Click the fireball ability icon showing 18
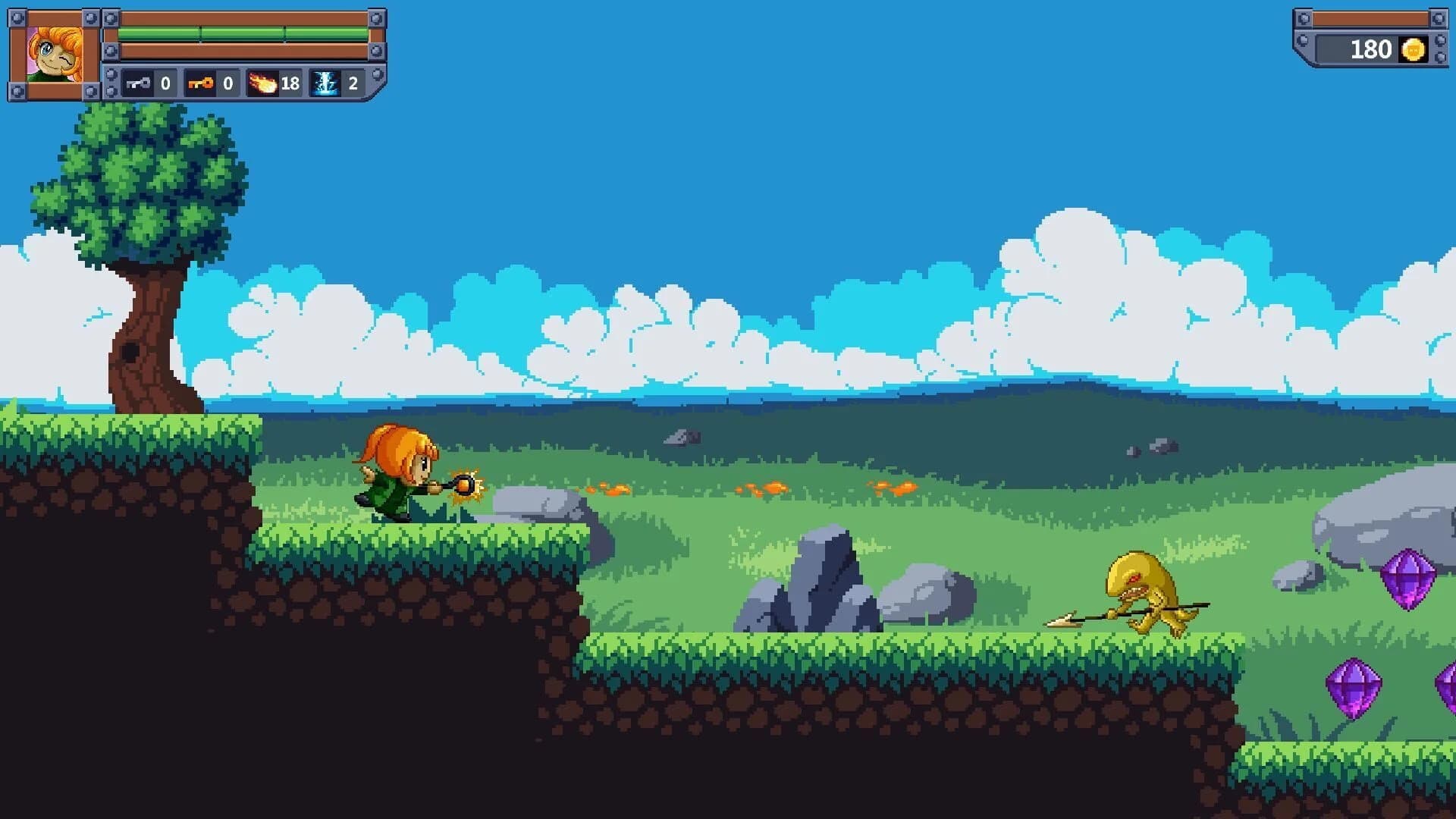 [x=262, y=83]
